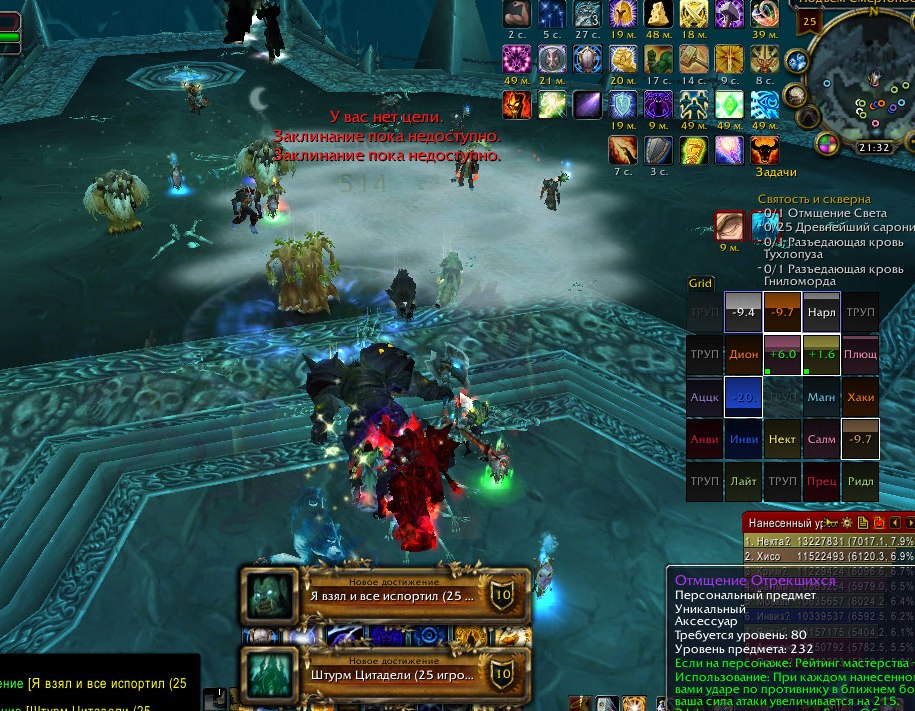The width and height of the screenshot is (915, 711).
Task: Target raid member Плющ in Grid
Action: pos(860,354)
